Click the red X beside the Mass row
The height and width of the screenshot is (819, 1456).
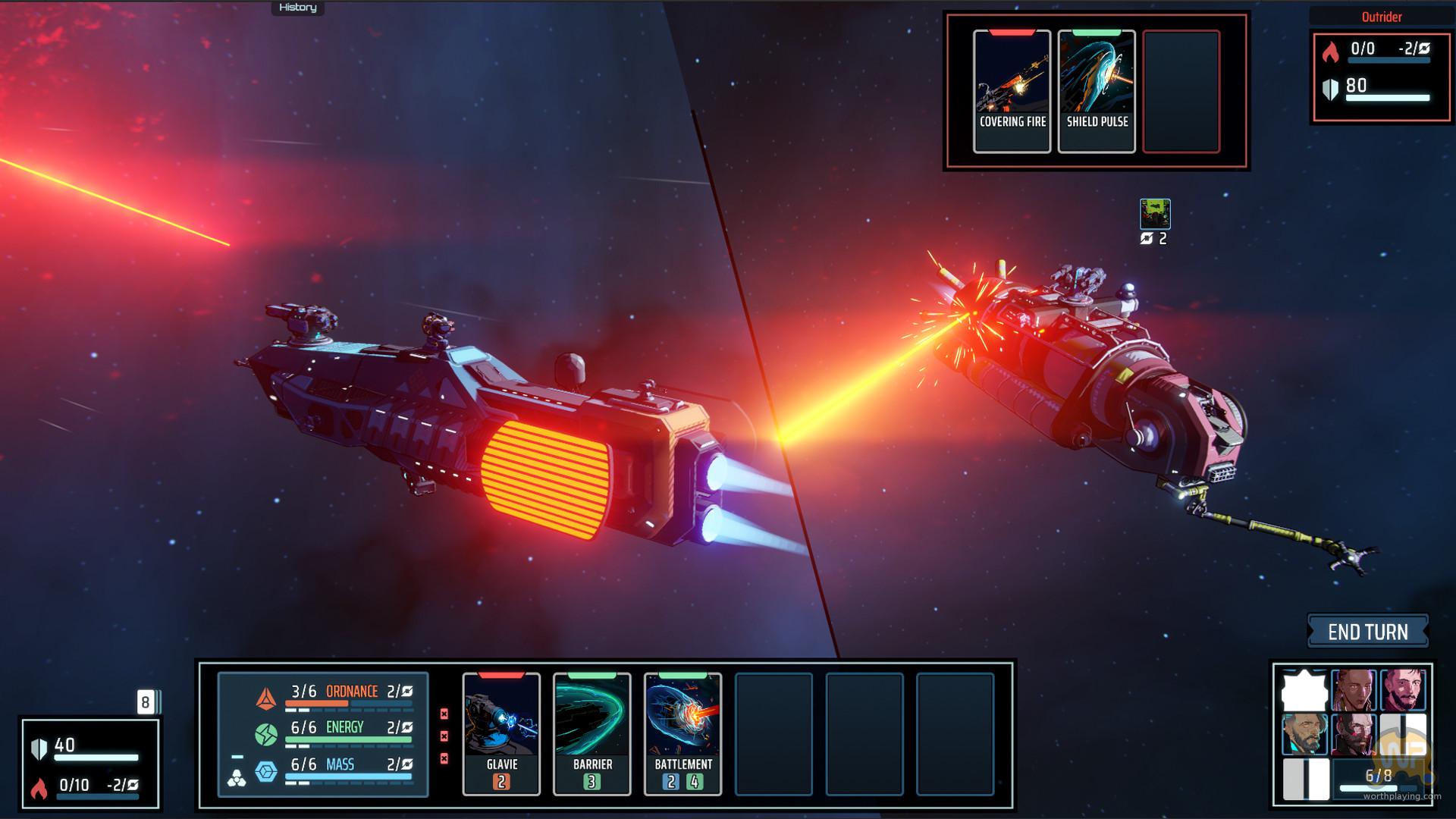coord(444,758)
